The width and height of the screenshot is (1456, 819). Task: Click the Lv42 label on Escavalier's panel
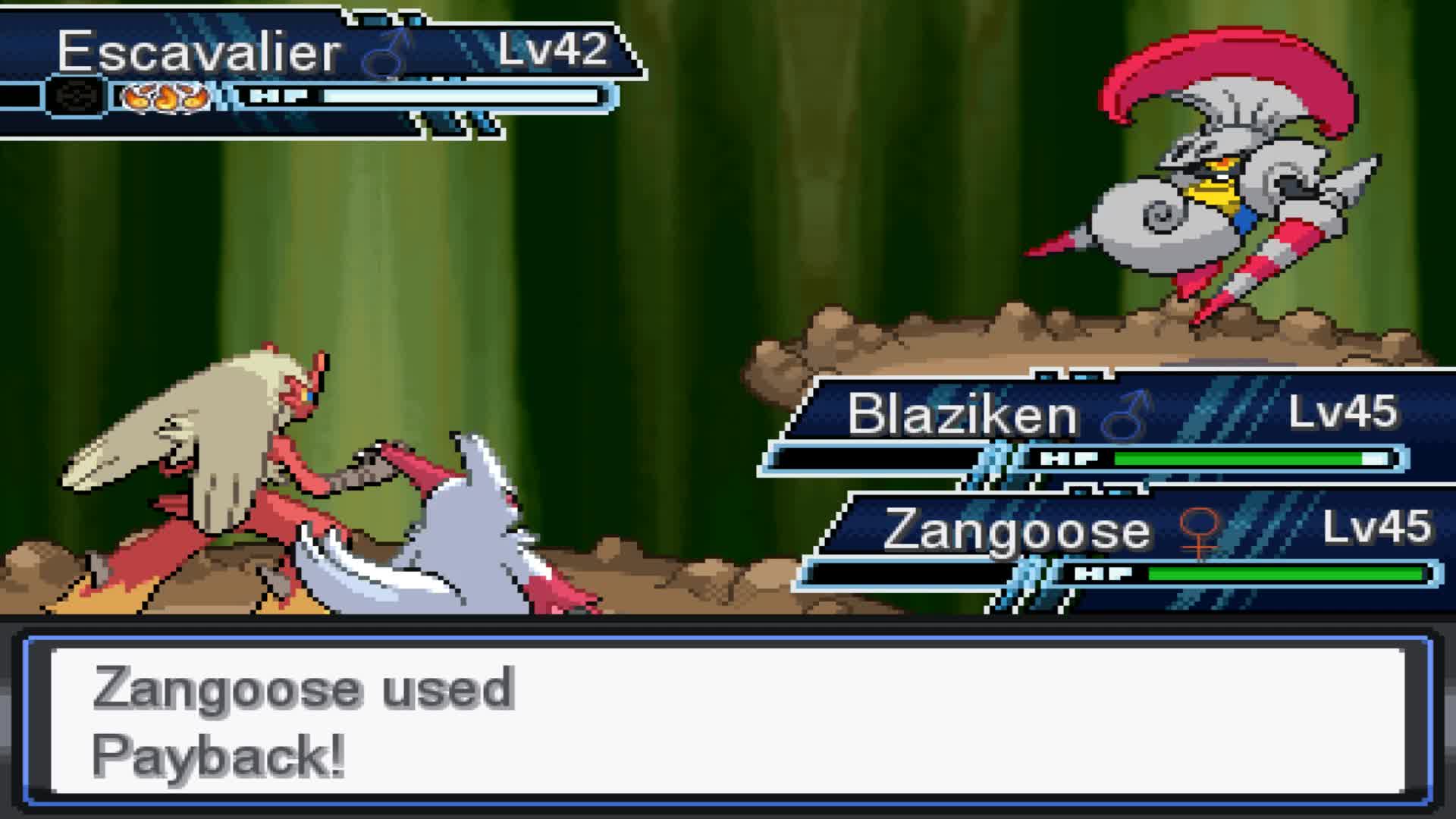(549, 51)
